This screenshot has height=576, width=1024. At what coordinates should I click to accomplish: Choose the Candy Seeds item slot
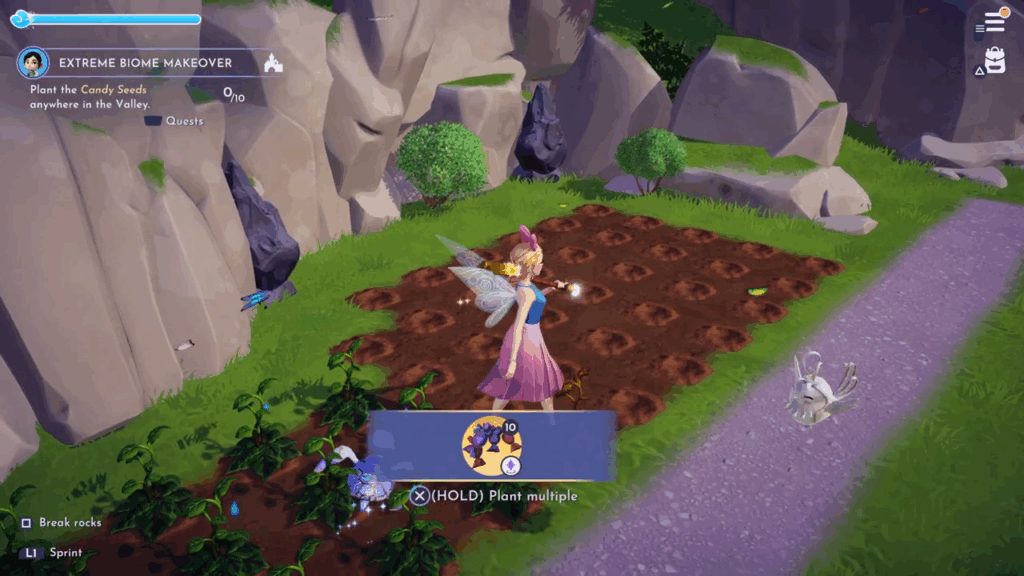click(491, 447)
